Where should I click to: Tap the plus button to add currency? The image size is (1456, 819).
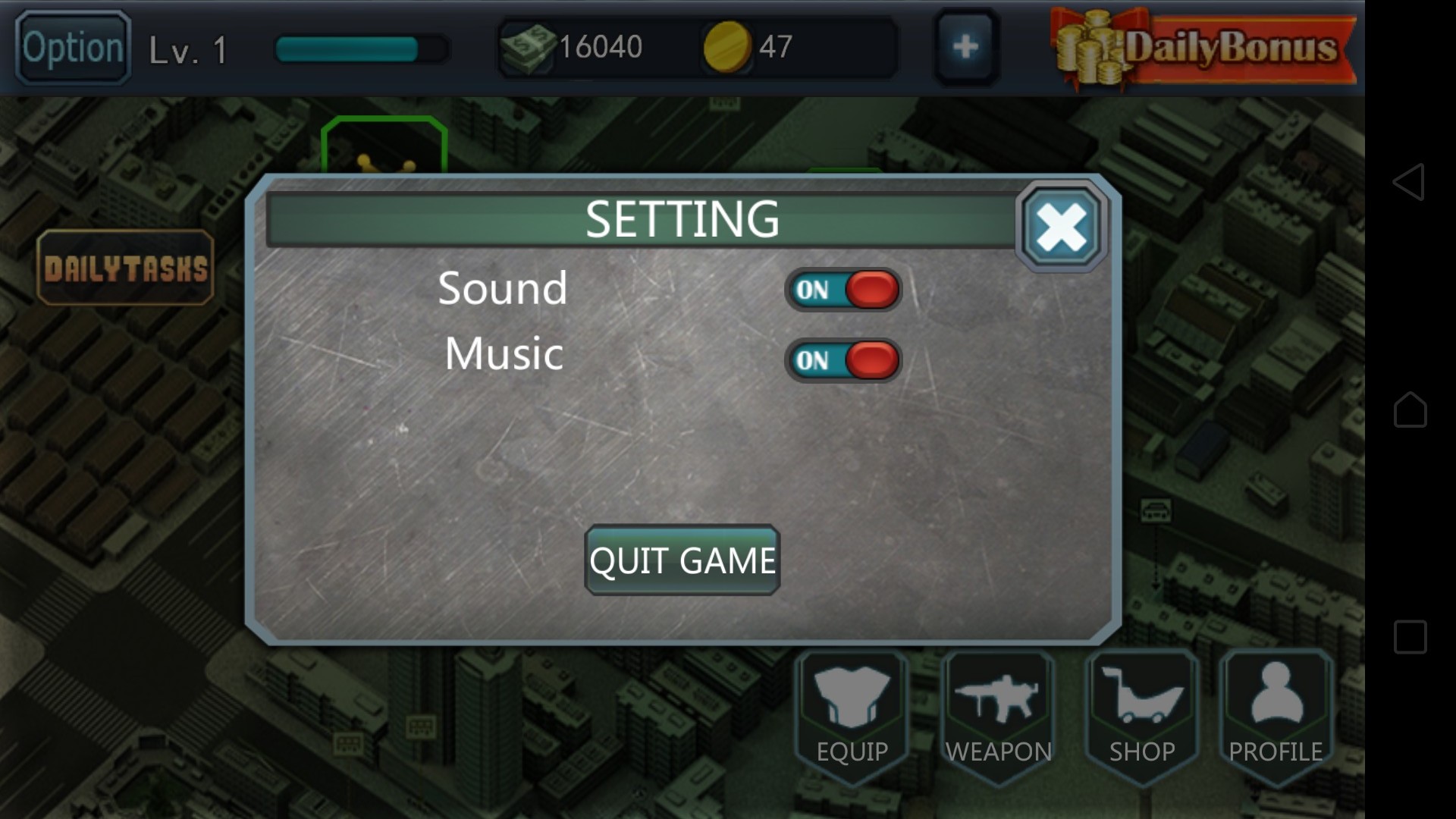965,47
